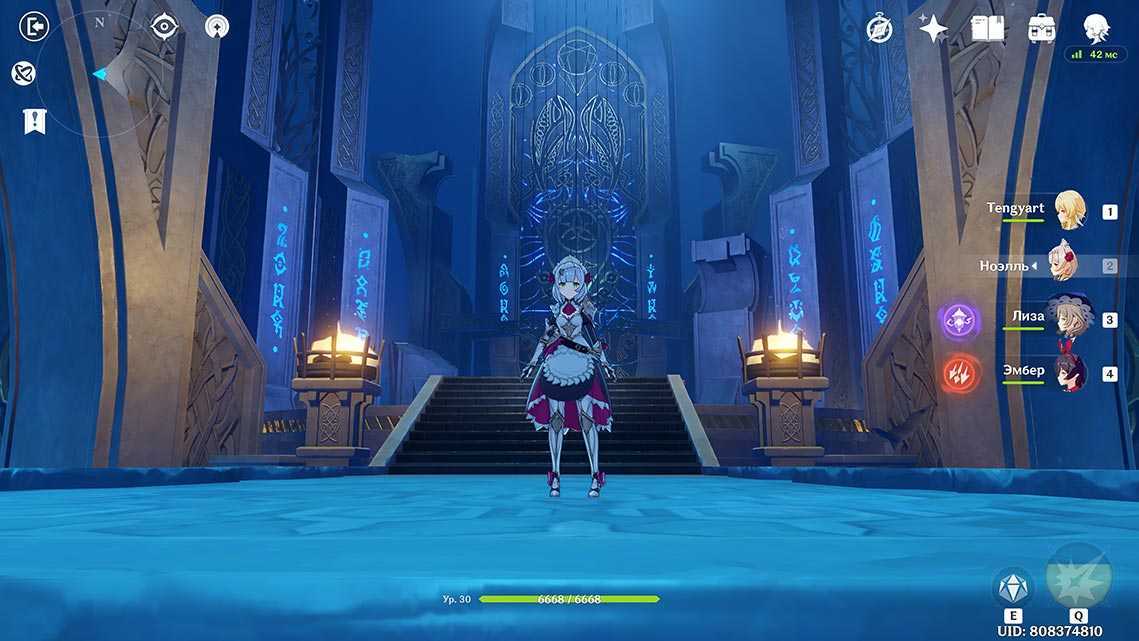Activate the elemental burst icon
This screenshot has height=641, width=1139.
click(1078, 577)
